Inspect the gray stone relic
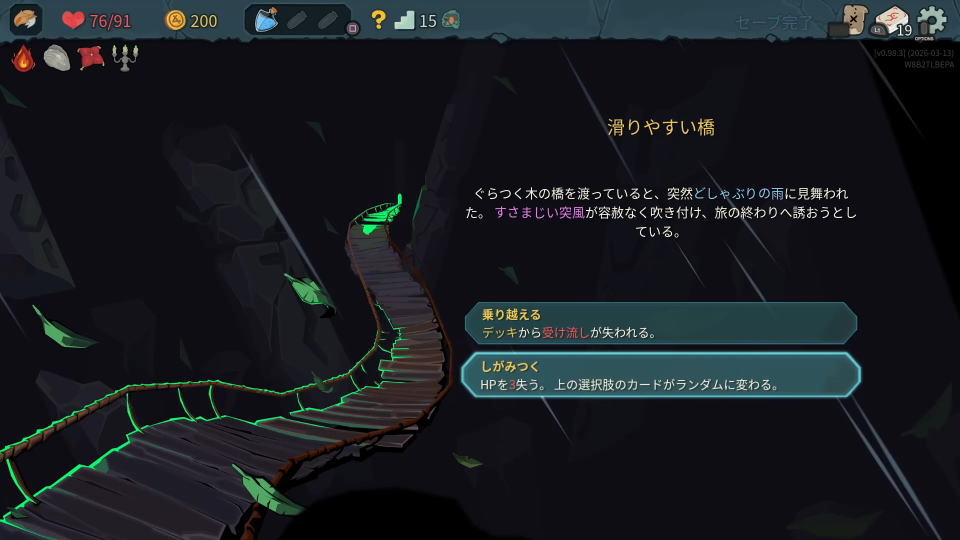The image size is (960, 540). click(x=57, y=58)
